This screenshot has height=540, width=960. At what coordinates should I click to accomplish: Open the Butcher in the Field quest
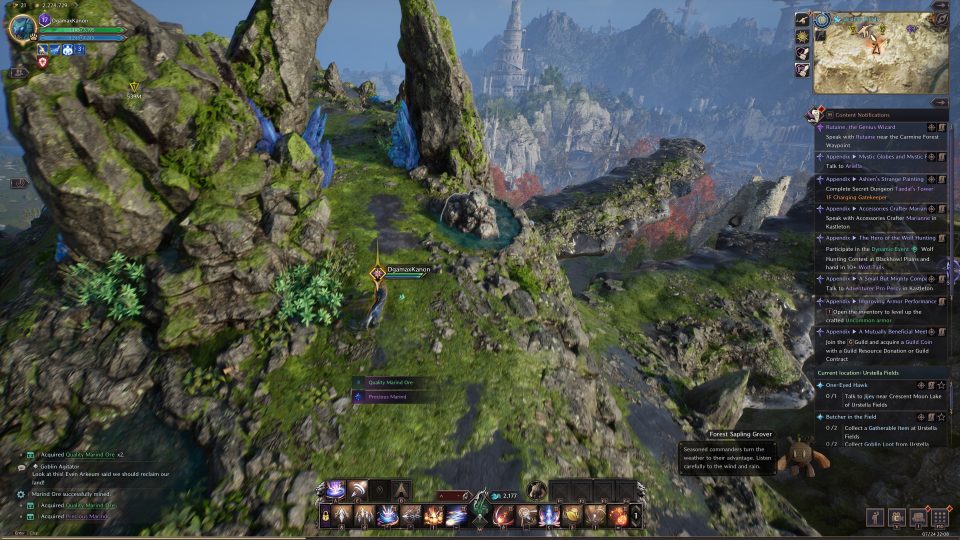tap(856, 416)
